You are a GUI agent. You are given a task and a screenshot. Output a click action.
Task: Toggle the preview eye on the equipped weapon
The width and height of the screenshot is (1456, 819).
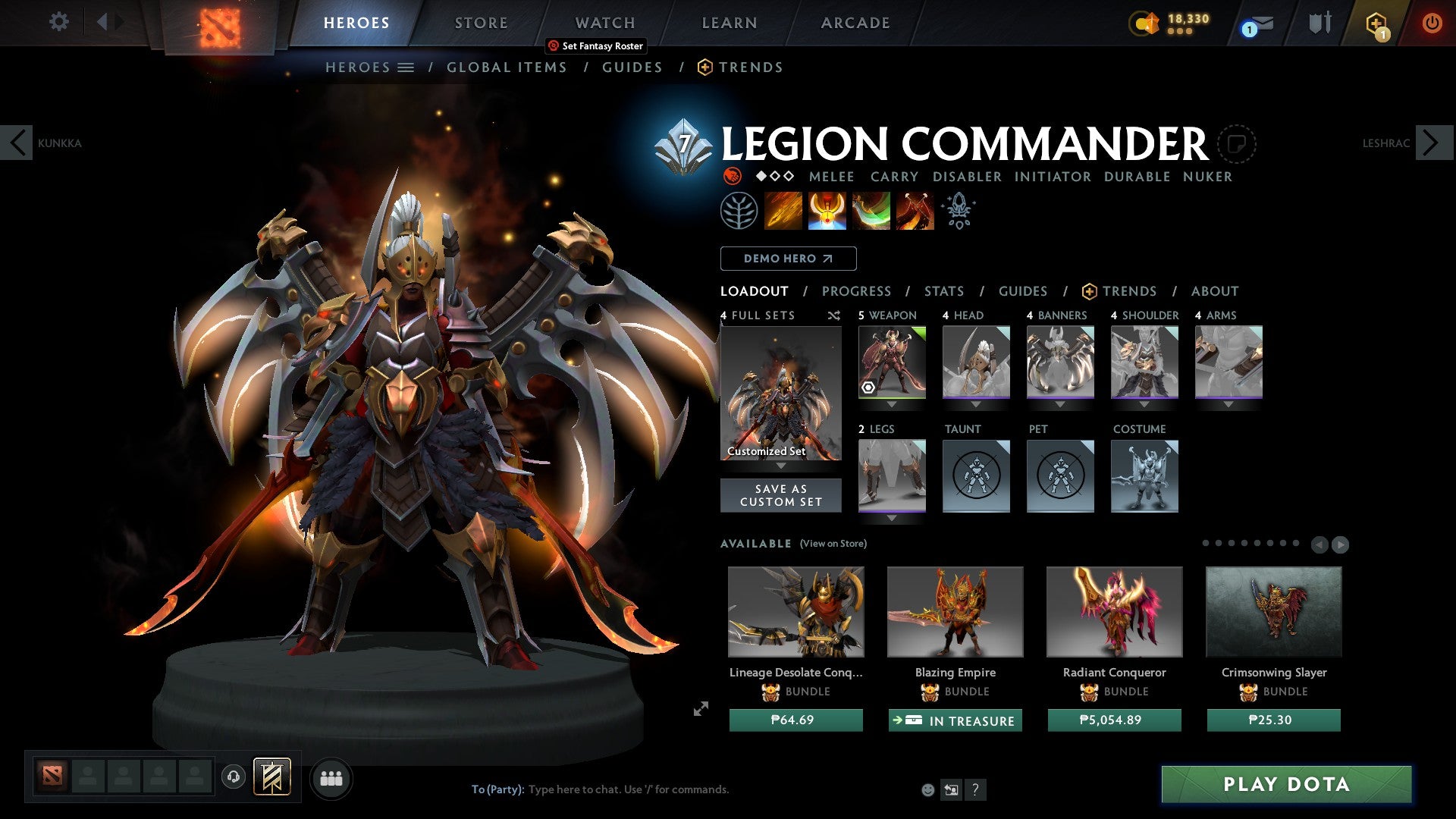868,388
